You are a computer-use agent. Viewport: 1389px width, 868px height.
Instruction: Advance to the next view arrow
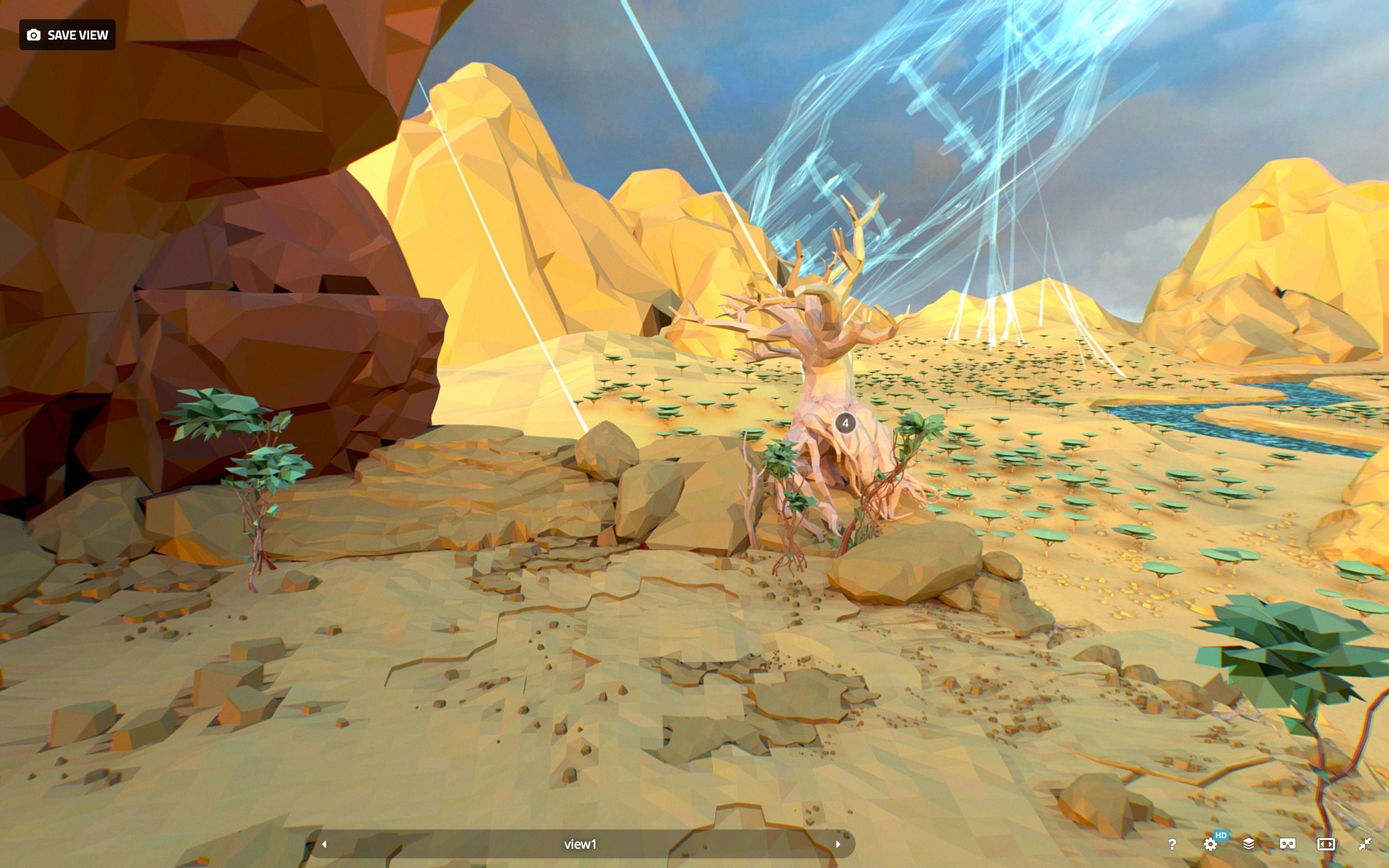pos(838,844)
